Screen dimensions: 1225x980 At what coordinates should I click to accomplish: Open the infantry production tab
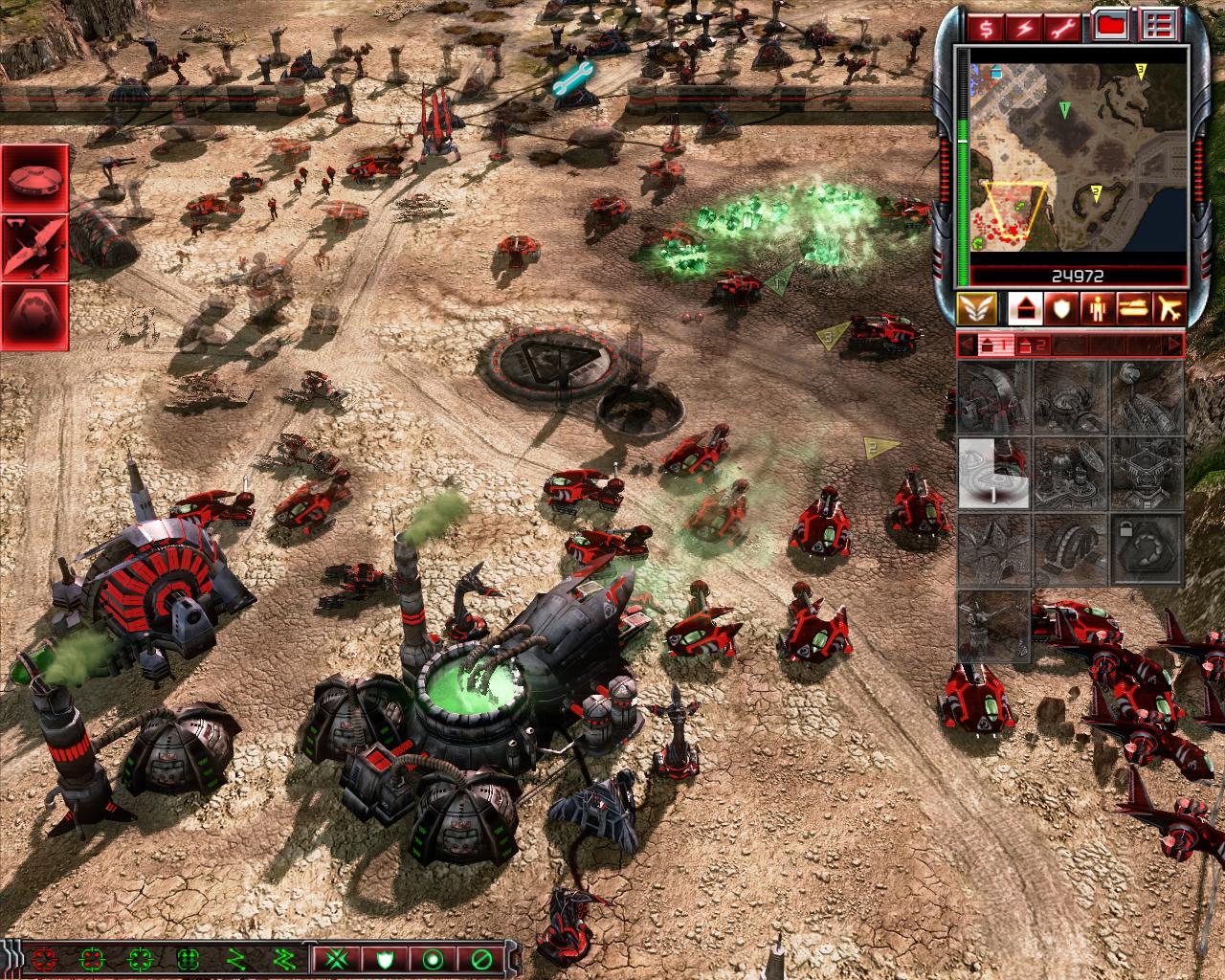point(1096,308)
